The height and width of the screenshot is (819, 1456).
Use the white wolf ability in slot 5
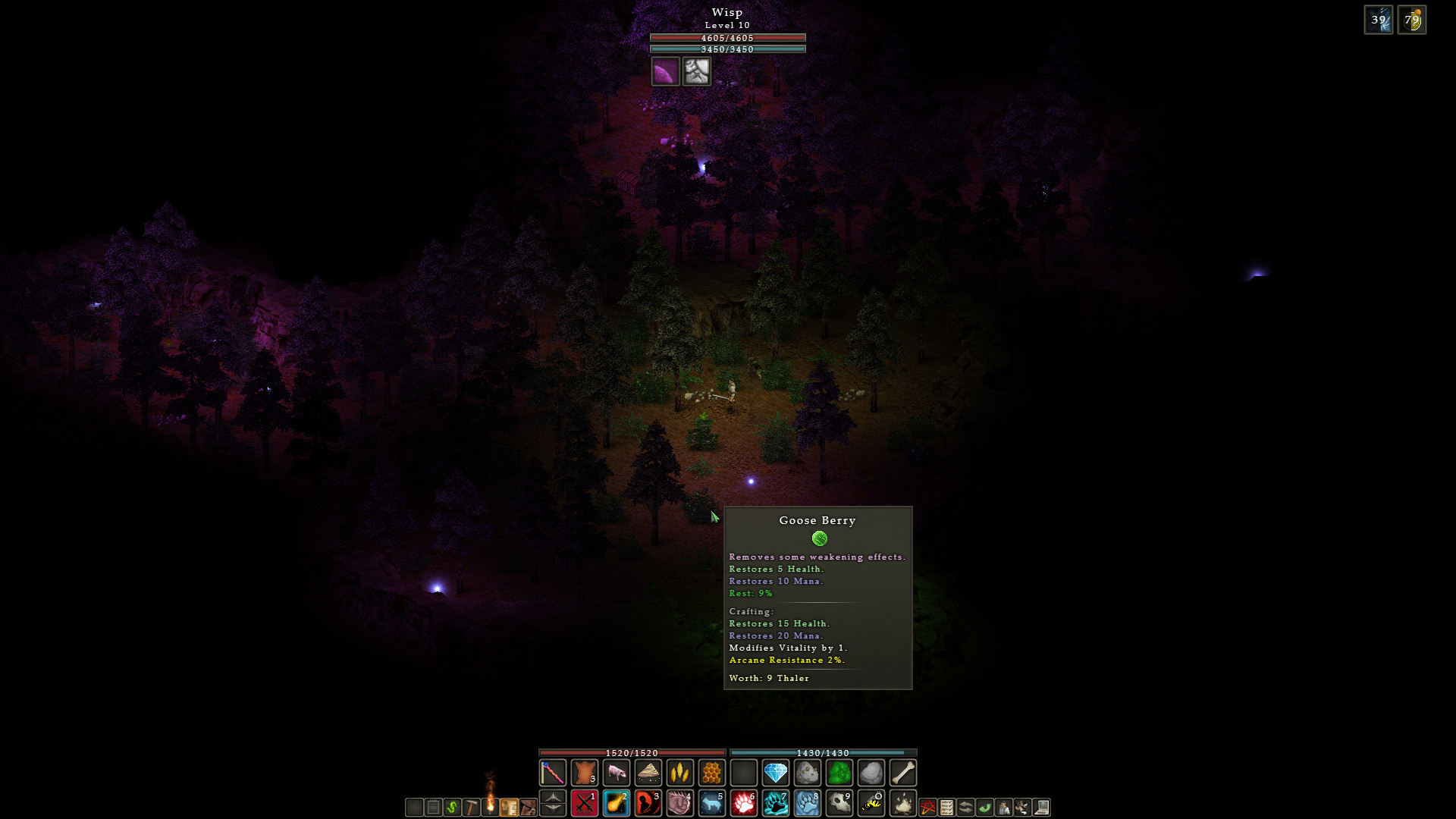(712, 803)
